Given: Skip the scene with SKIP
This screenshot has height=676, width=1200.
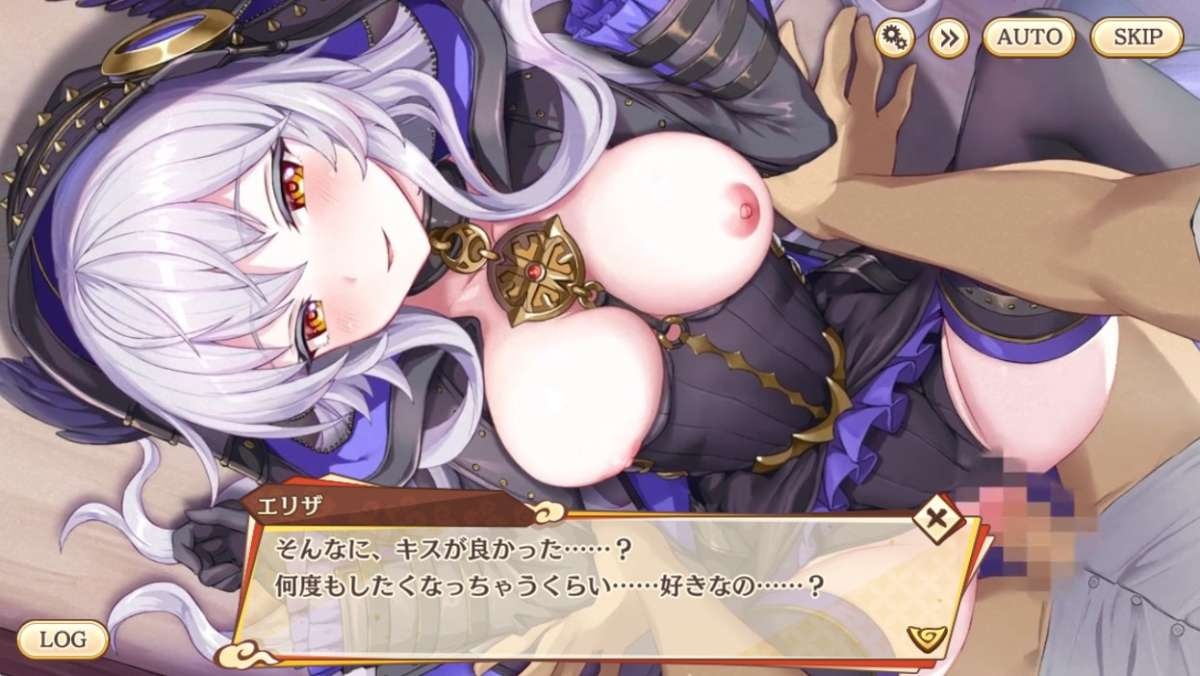Looking at the screenshot, I should coord(1137,38).
